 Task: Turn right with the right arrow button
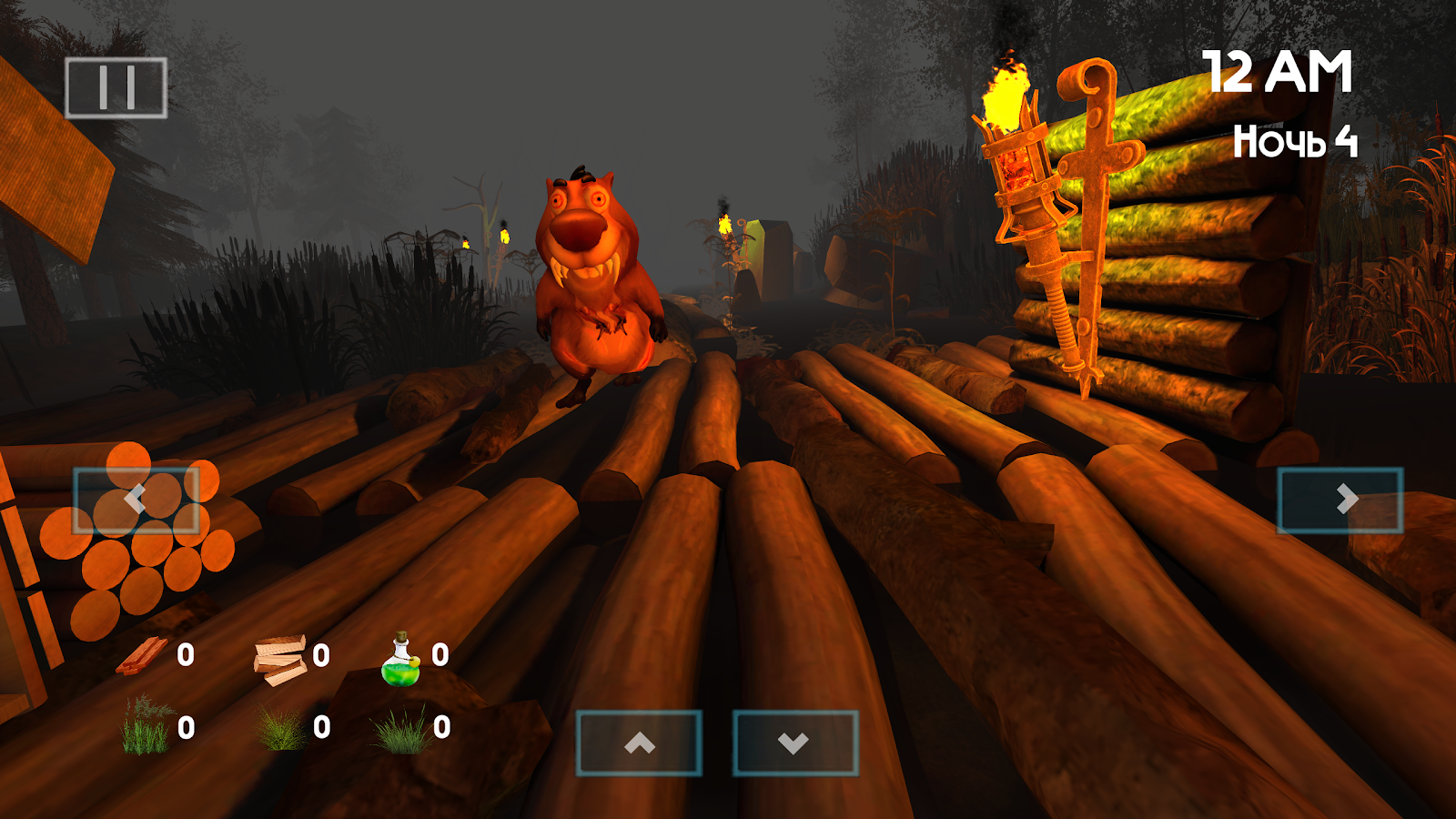tap(1340, 500)
